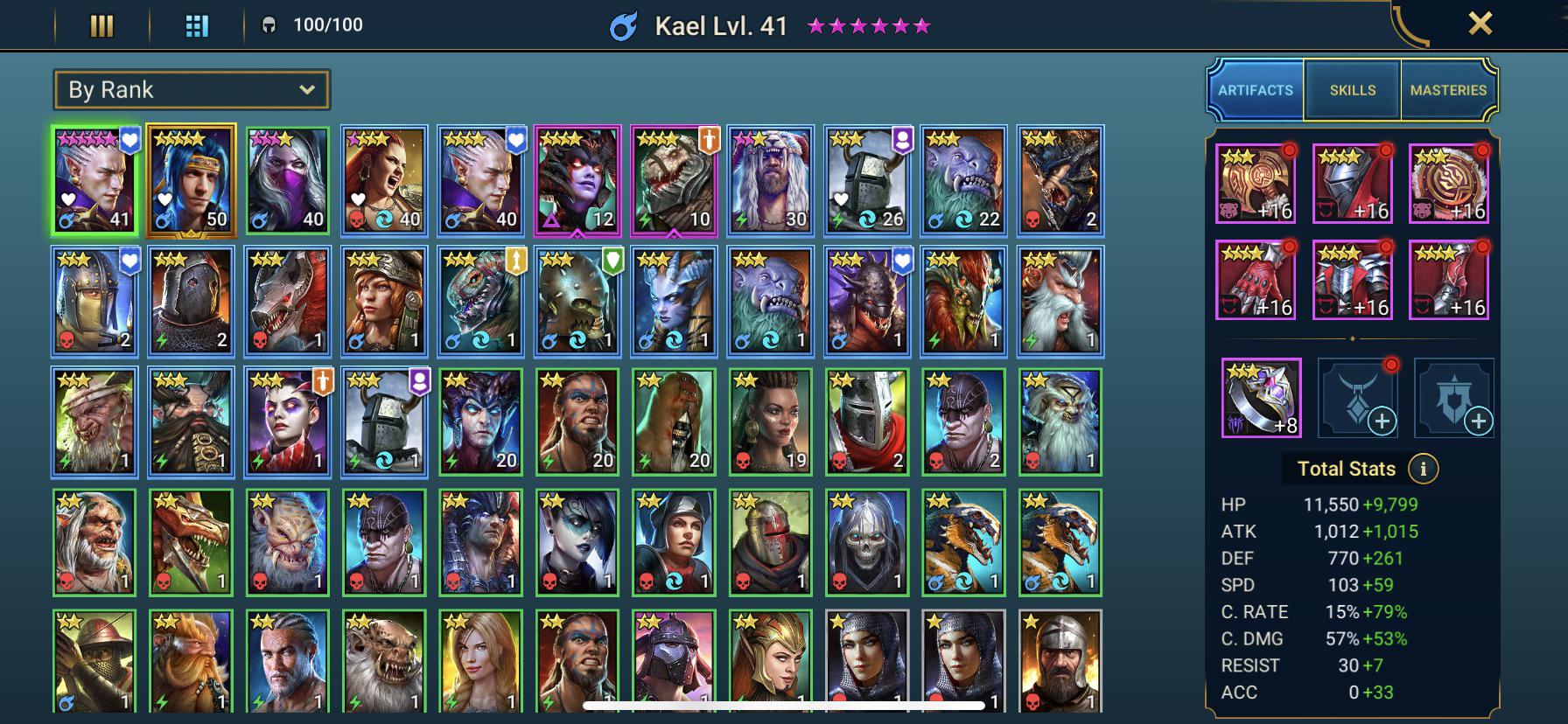1568x724 pixels.
Task: Open the By Rank sorting dropdown
Action: (190, 89)
